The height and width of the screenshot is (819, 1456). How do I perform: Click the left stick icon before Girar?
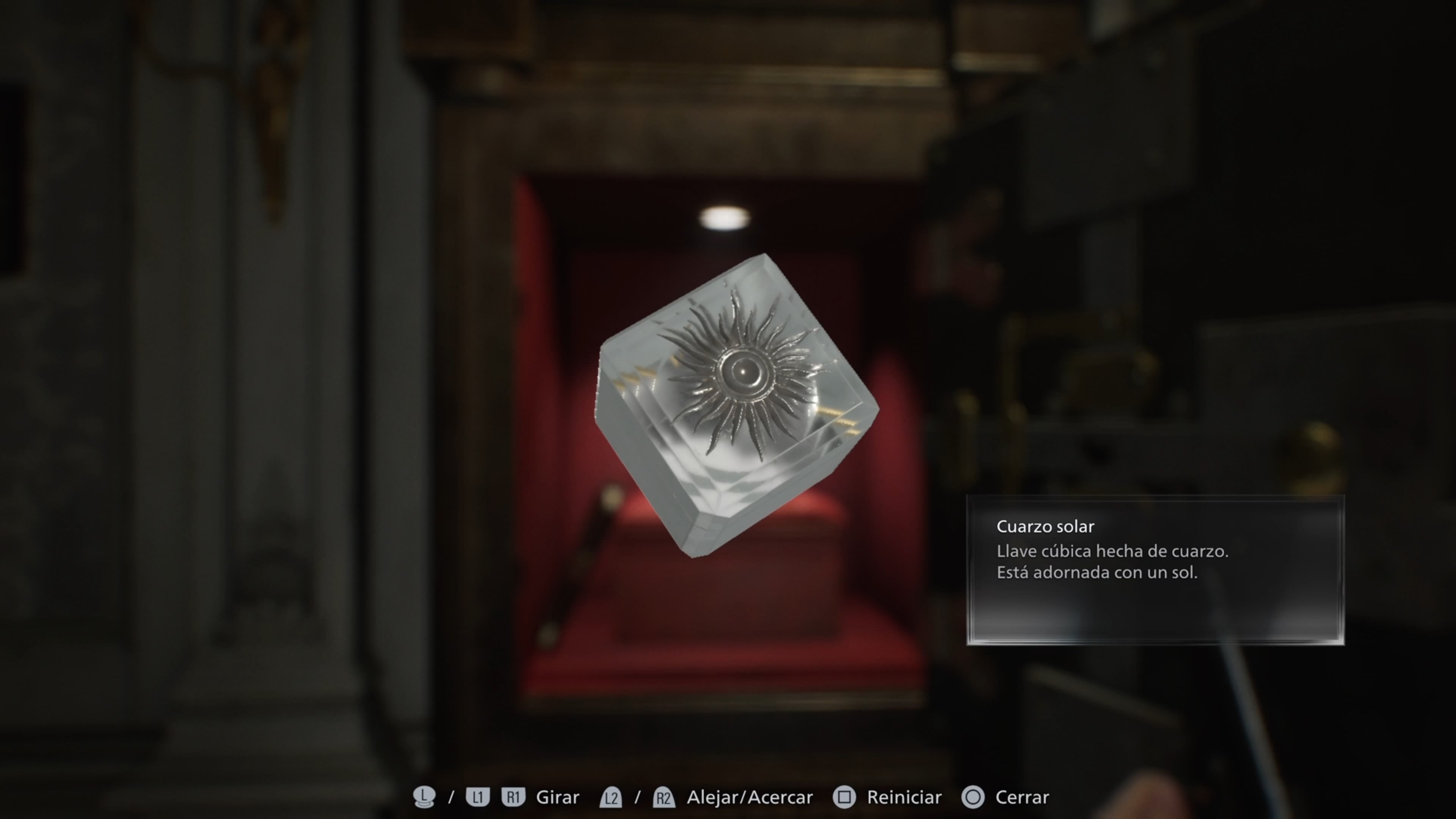coord(425,797)
